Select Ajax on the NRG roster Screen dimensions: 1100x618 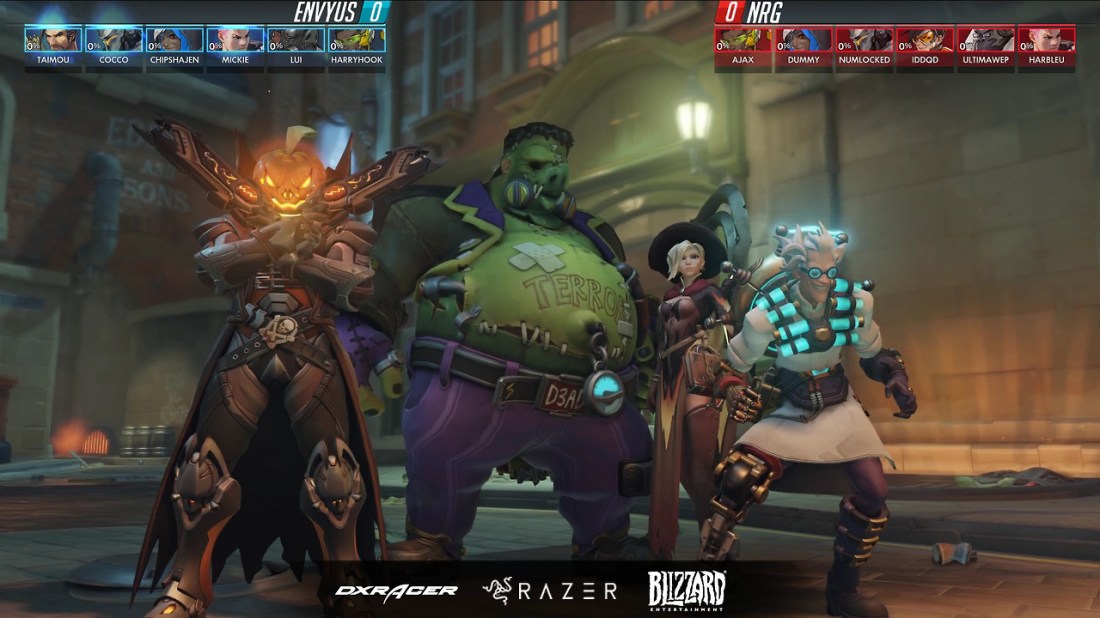point(743,40)
